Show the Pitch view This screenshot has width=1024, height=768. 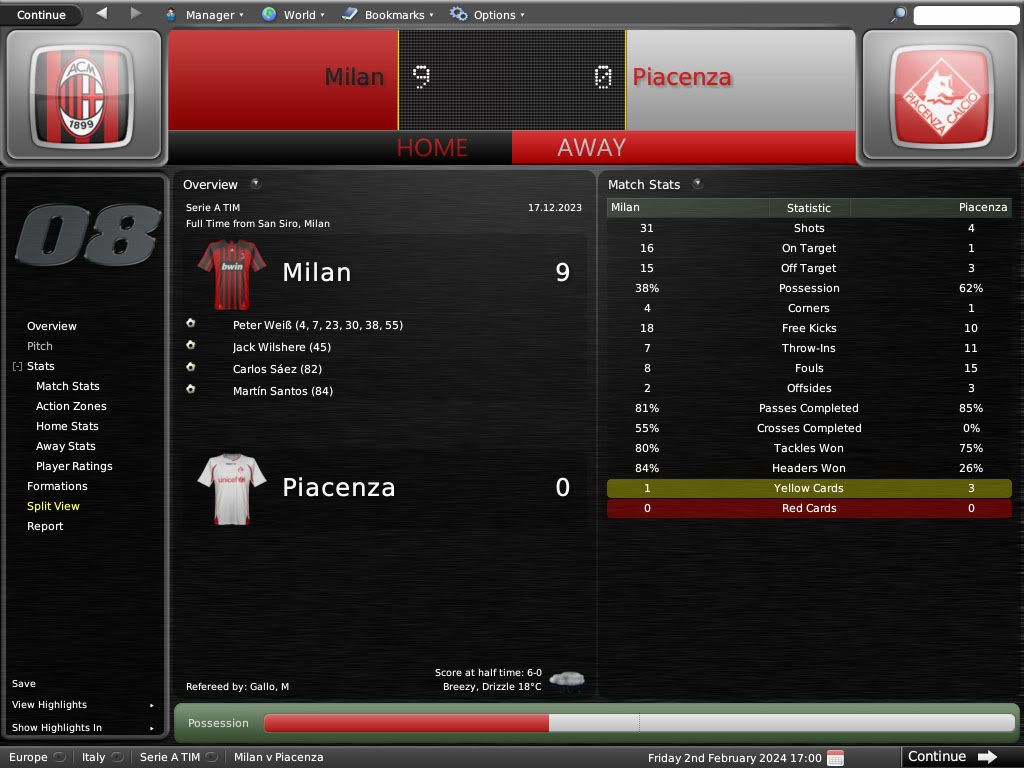[x=40, y=346]
